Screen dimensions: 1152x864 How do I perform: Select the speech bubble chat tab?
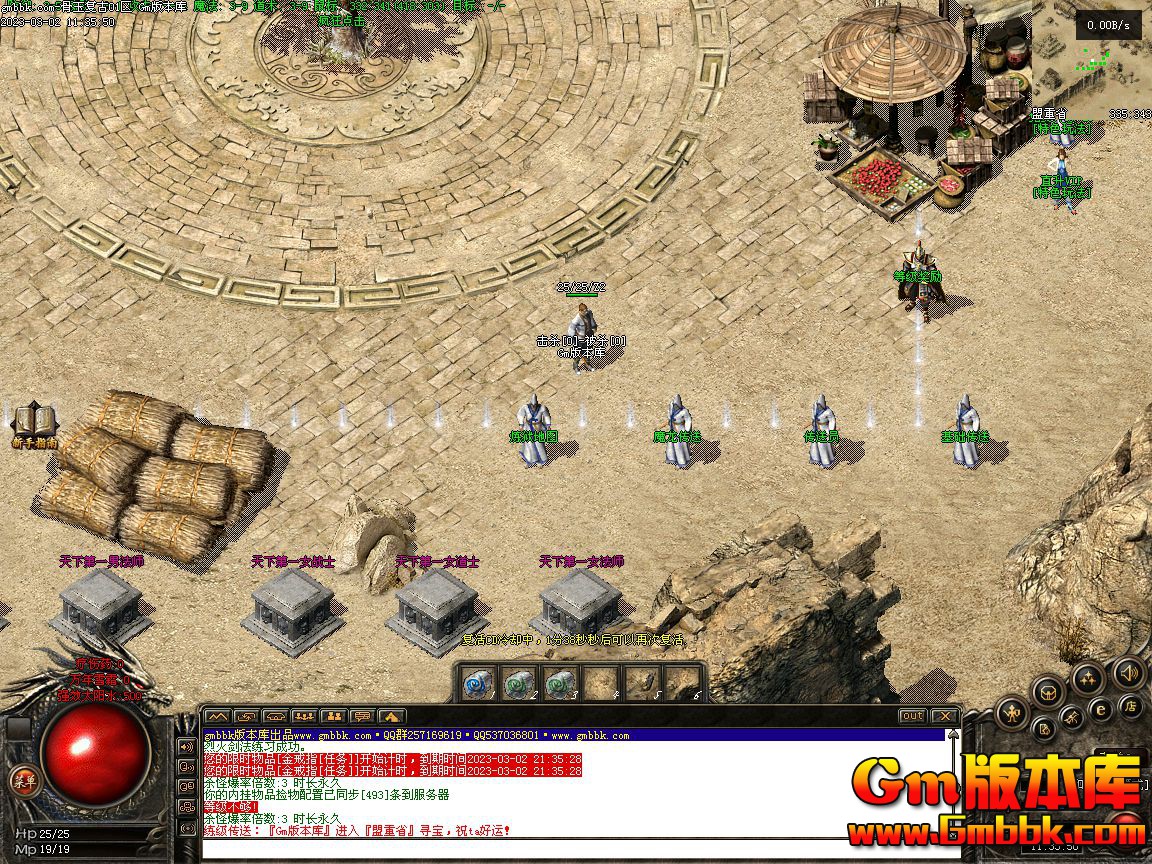point(362,716)
